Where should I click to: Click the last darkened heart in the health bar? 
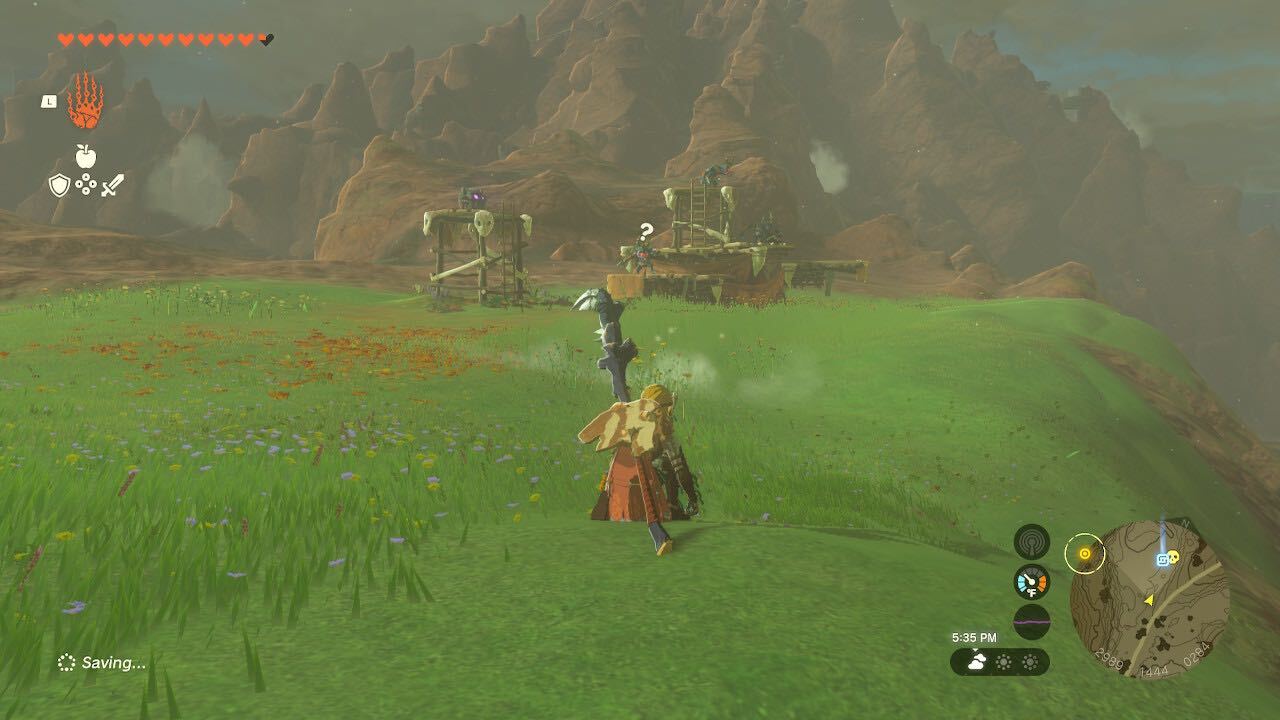point(264,40)
